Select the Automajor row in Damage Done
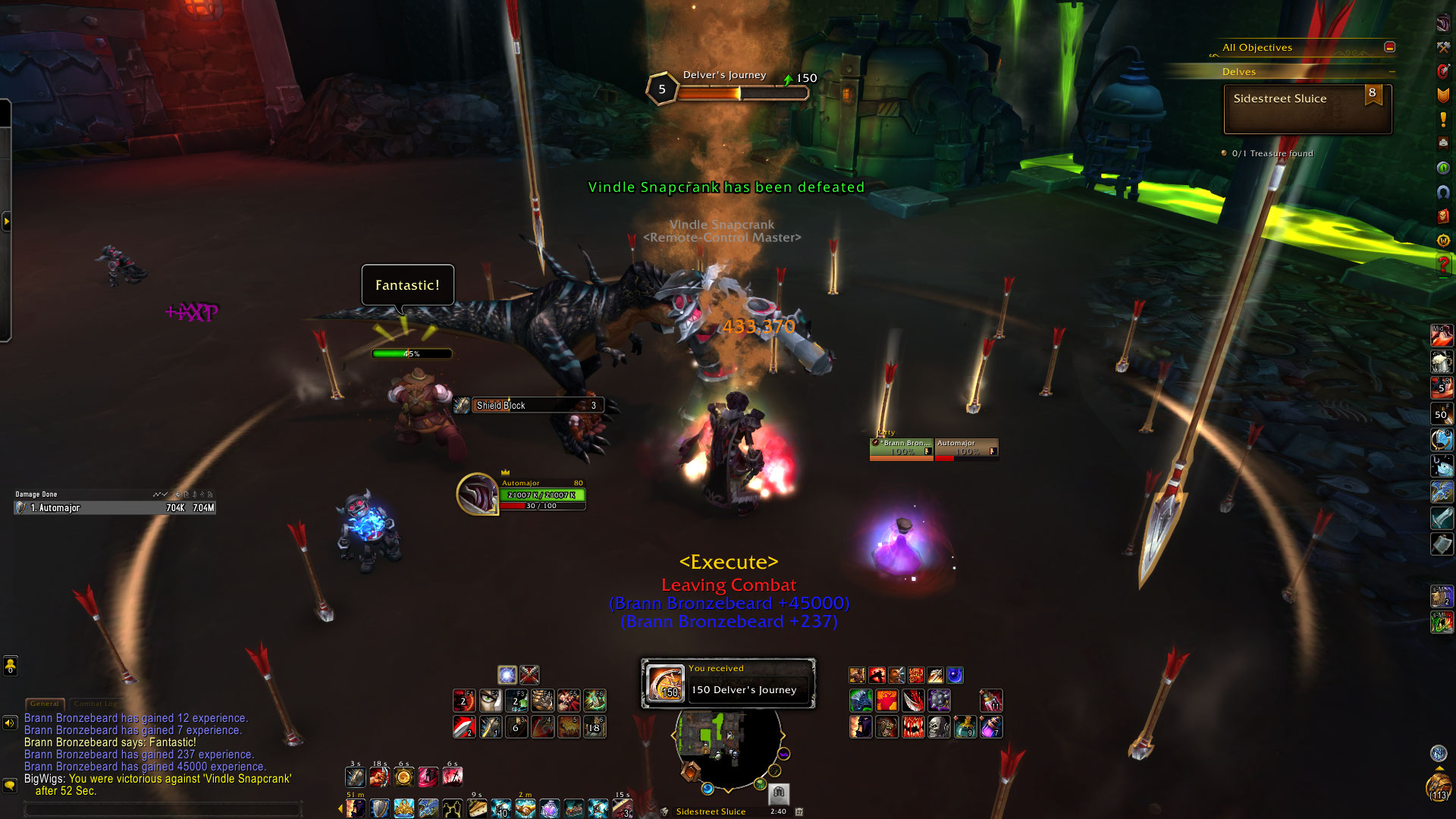 (115, 508)
